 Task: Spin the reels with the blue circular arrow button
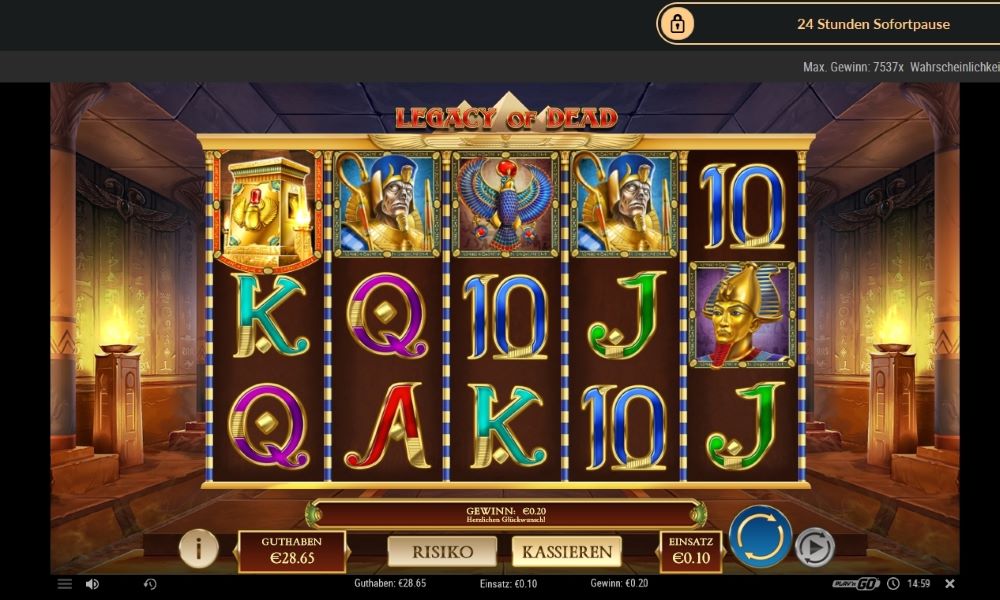[x=760, y=537]
